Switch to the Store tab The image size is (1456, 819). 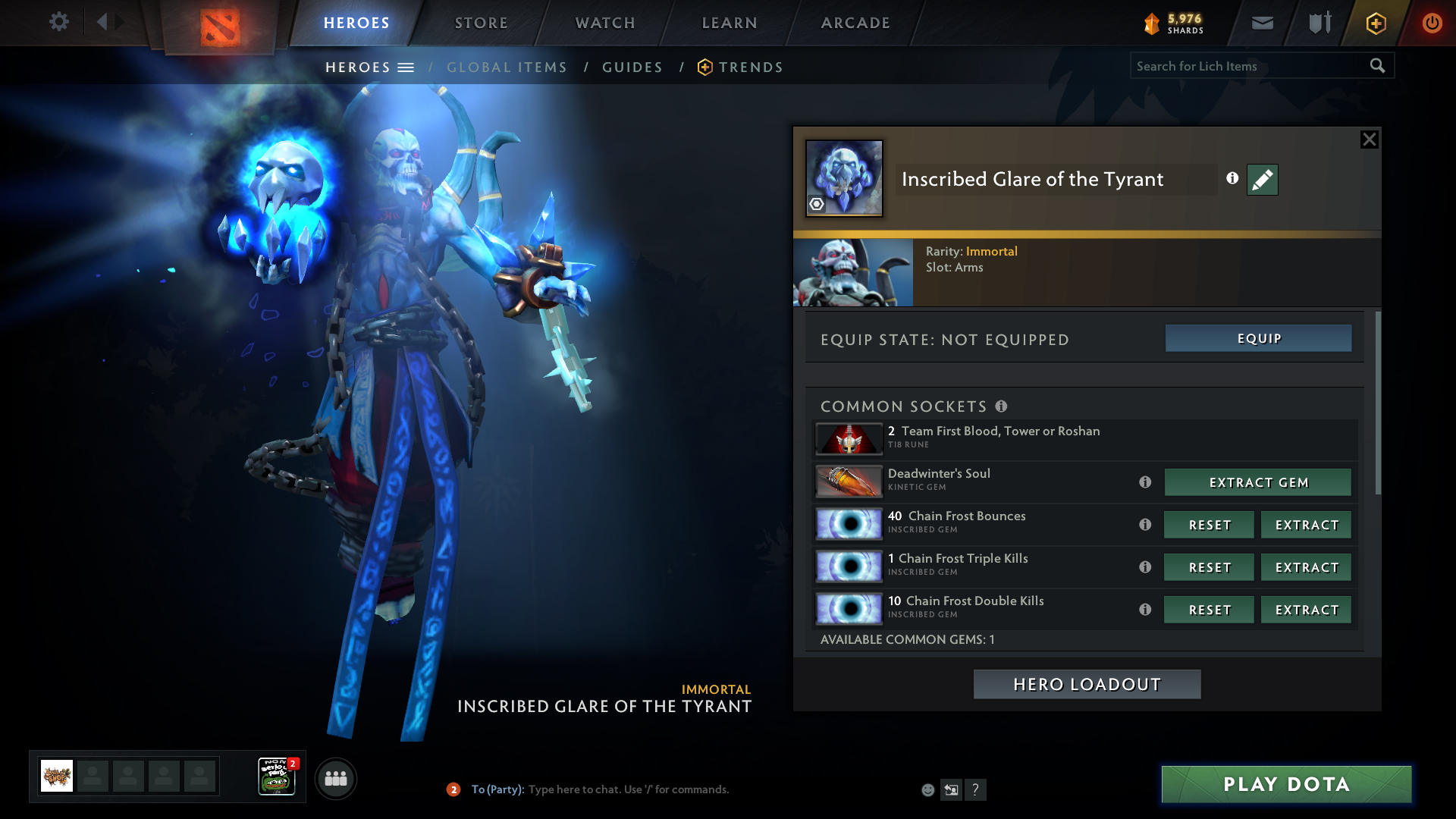click(x=481, y=23)
